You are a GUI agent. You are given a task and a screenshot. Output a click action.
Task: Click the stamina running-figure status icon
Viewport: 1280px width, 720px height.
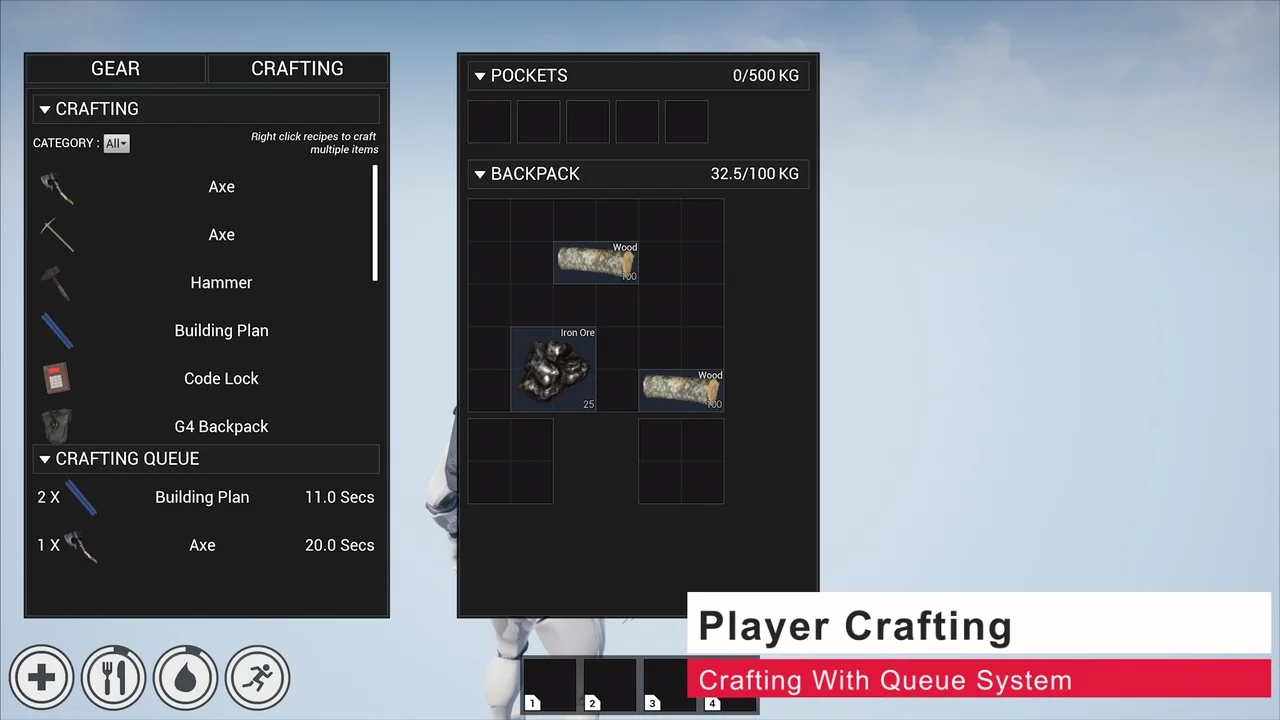pyautogui.click(x=257, y=677)
